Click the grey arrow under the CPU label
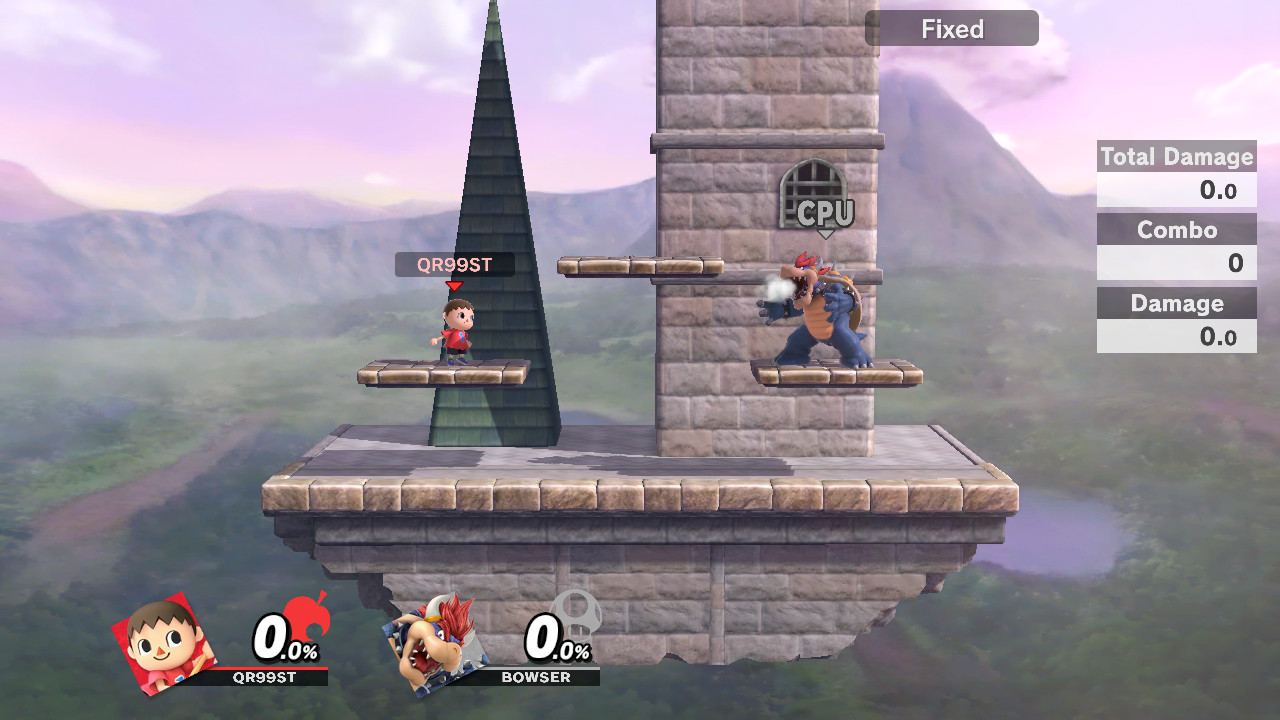1280x720 pixels. pos(824,232)
